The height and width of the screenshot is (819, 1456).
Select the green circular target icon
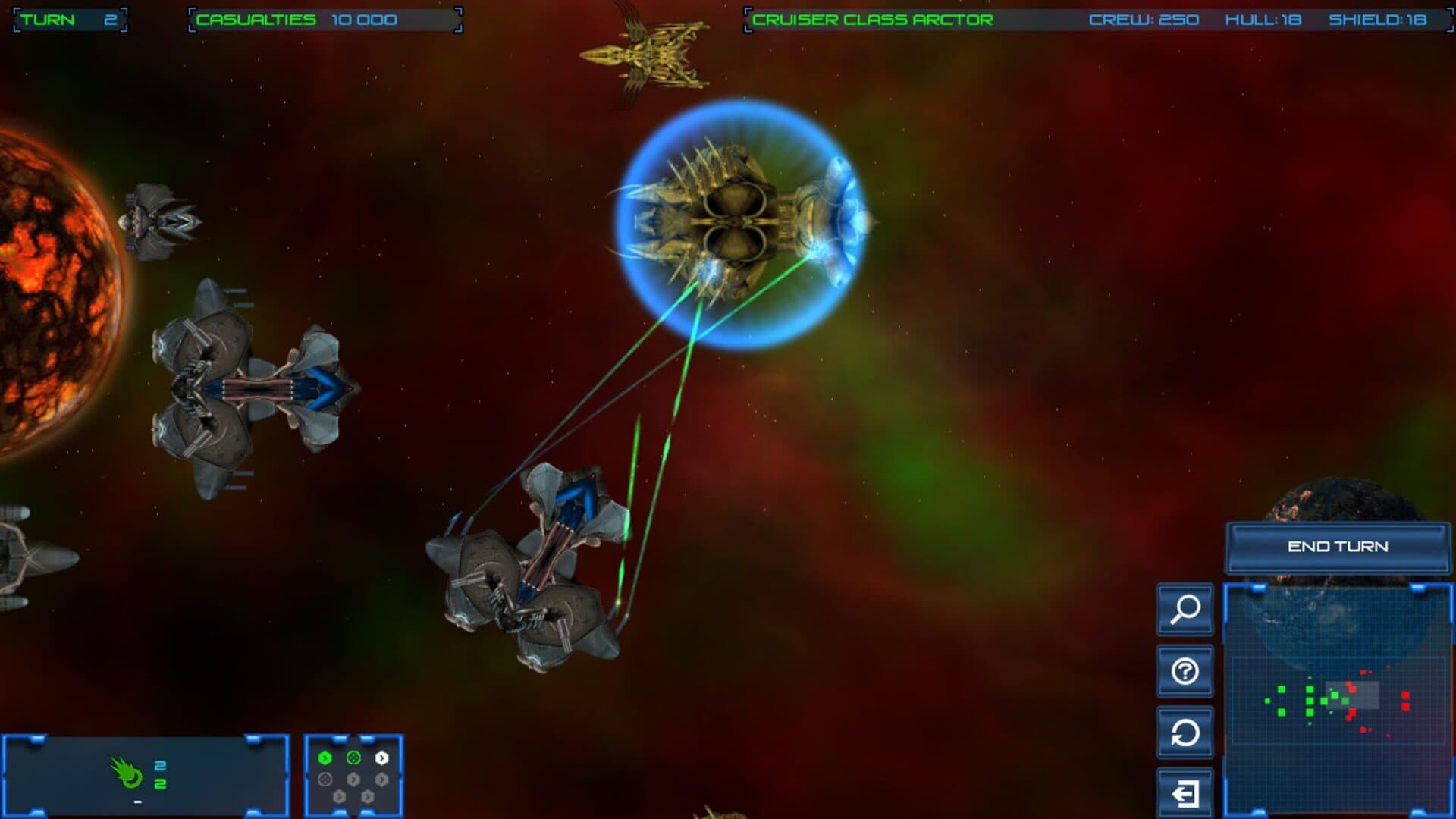tap(353, 758)
